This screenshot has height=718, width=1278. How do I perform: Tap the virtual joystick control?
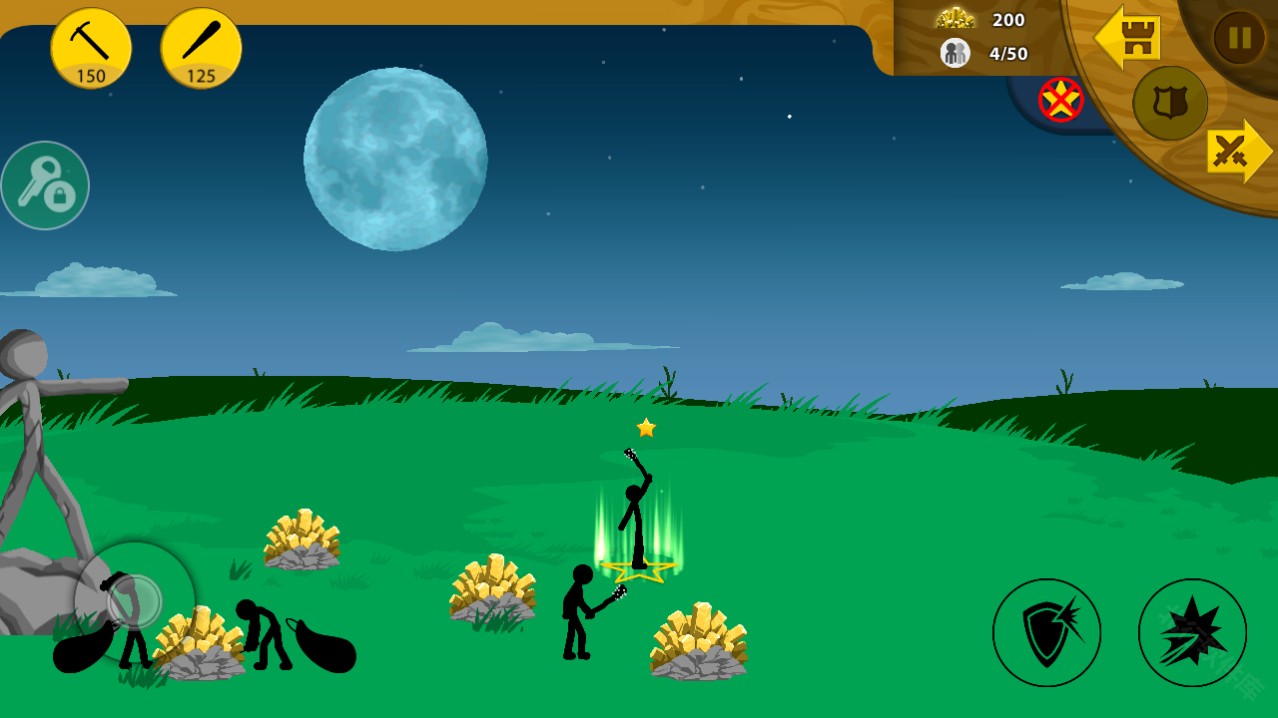[x=135, y=601]
